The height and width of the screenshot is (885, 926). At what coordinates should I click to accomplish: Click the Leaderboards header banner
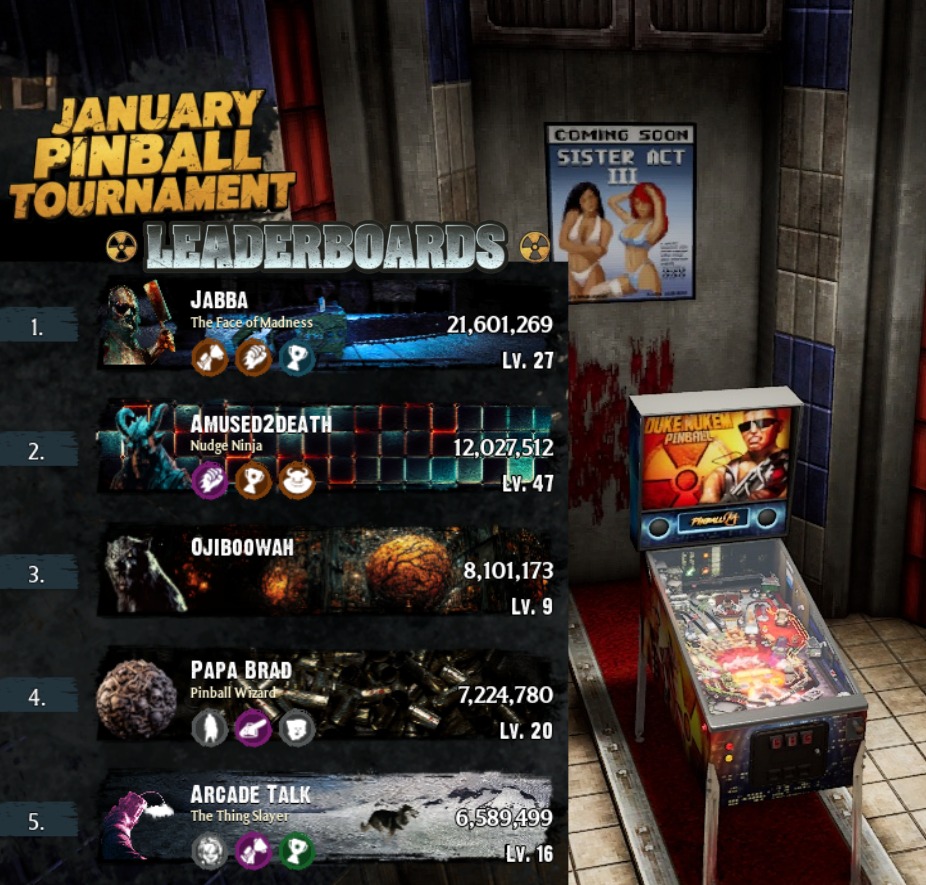point(326,247)
